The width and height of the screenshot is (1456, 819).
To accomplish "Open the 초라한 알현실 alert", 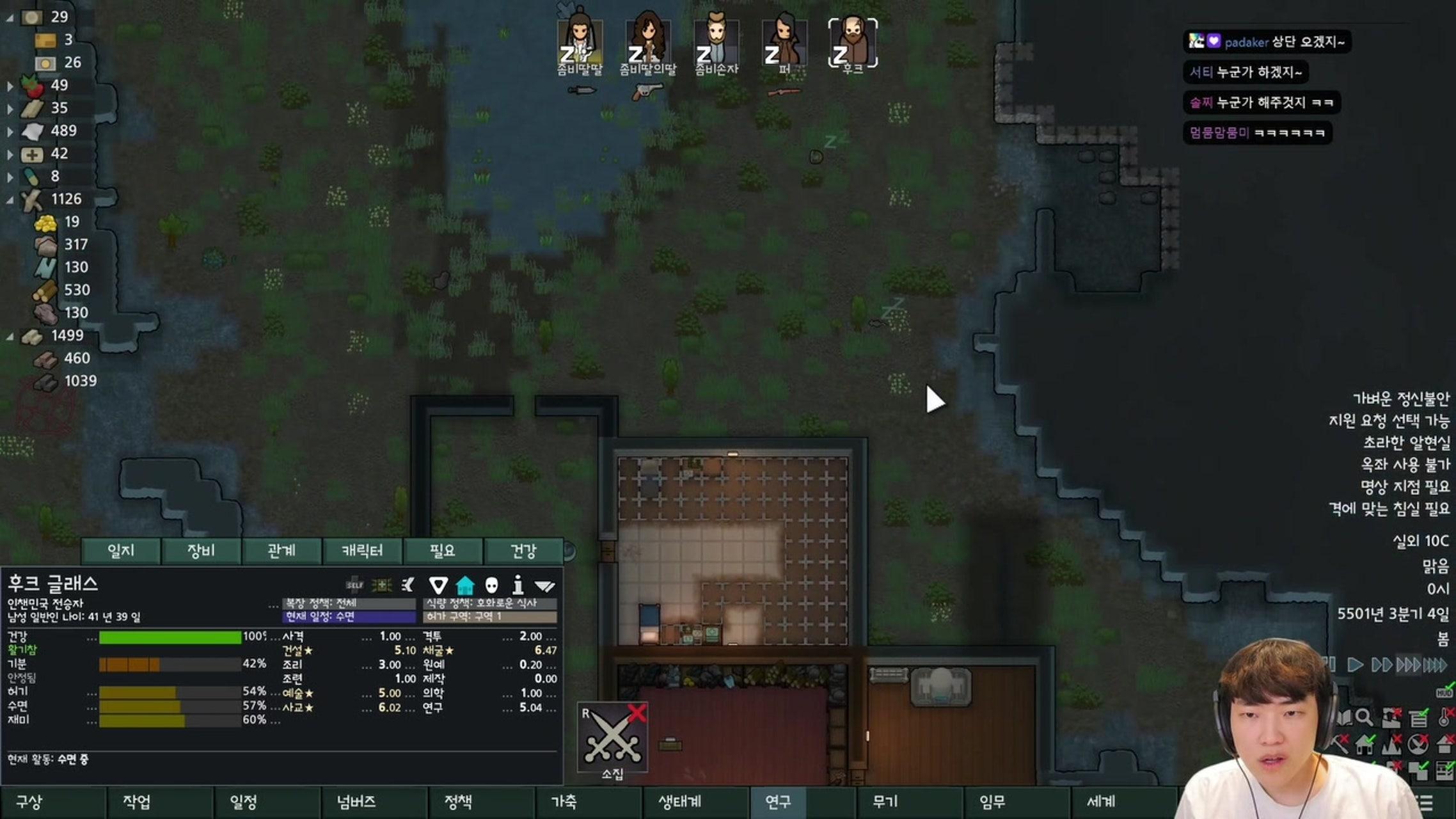I will pos(1405,443).
